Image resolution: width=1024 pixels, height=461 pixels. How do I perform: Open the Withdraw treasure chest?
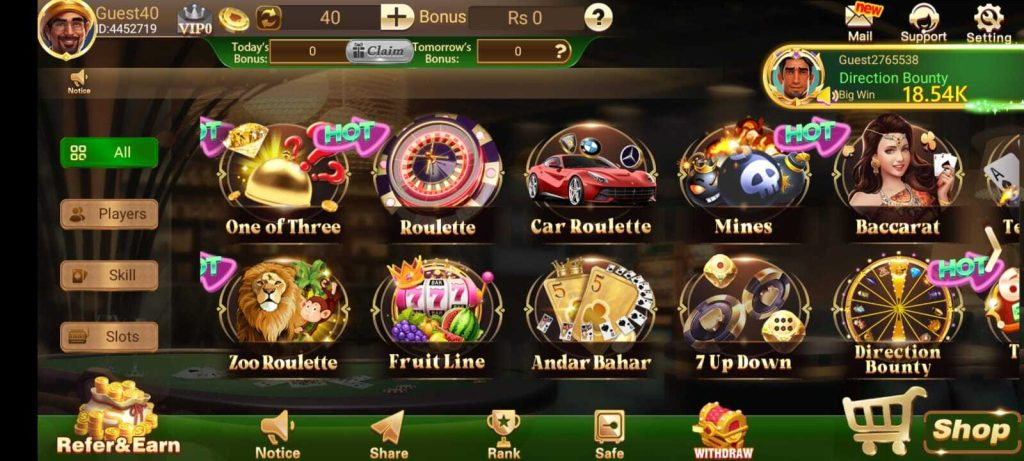721,431
